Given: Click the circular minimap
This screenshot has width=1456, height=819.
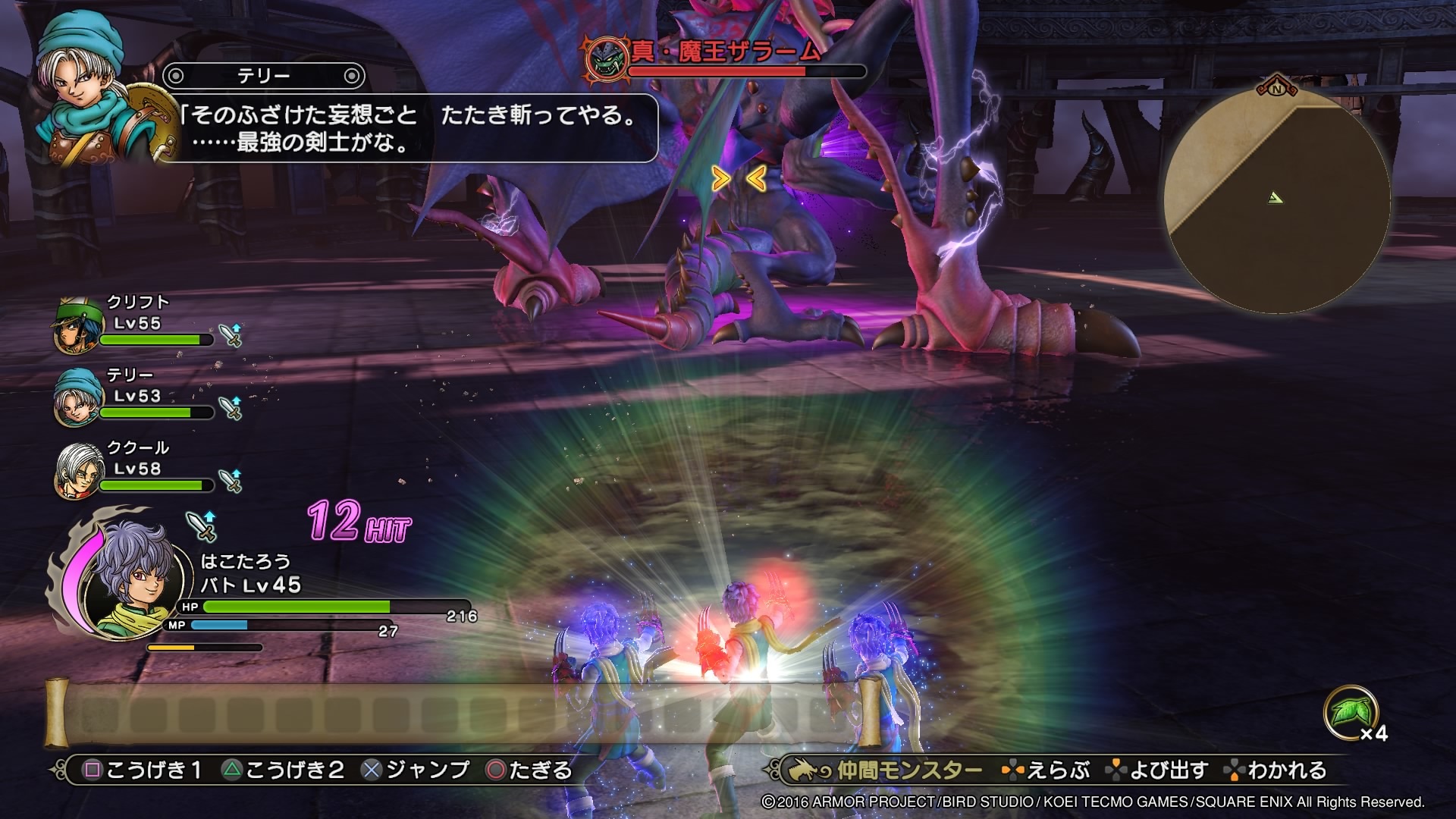Looking at the screenshot, I should pyautogui.click(x=1277, y=200).
